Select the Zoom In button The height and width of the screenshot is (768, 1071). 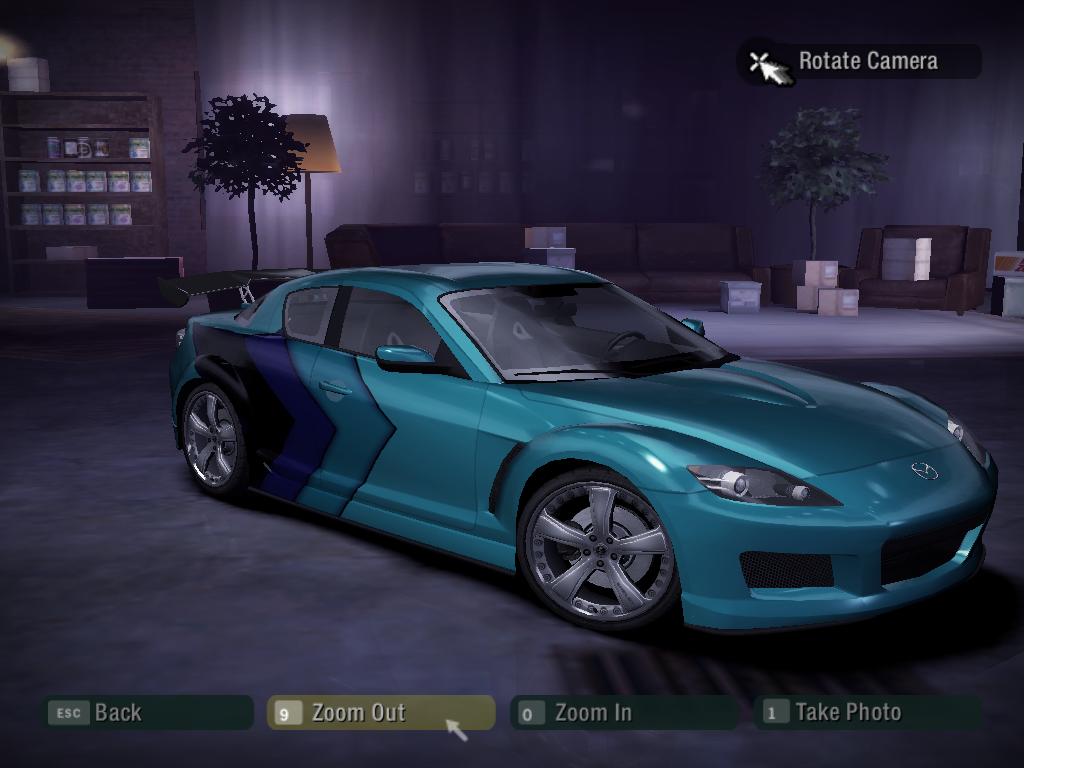(x=622, y=713)
